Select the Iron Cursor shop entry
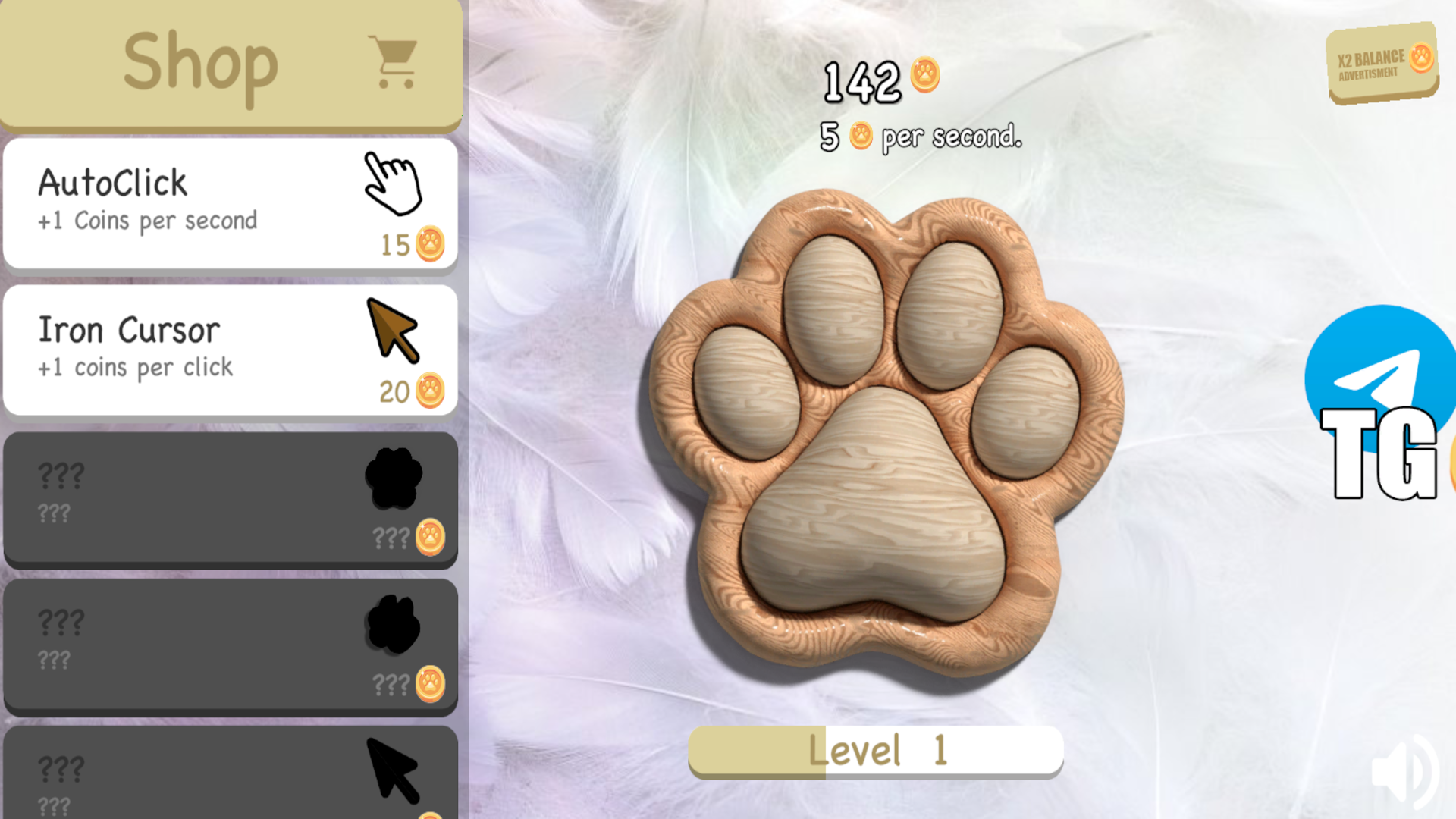The image size is (1456, 819). [x=227, y=347]
